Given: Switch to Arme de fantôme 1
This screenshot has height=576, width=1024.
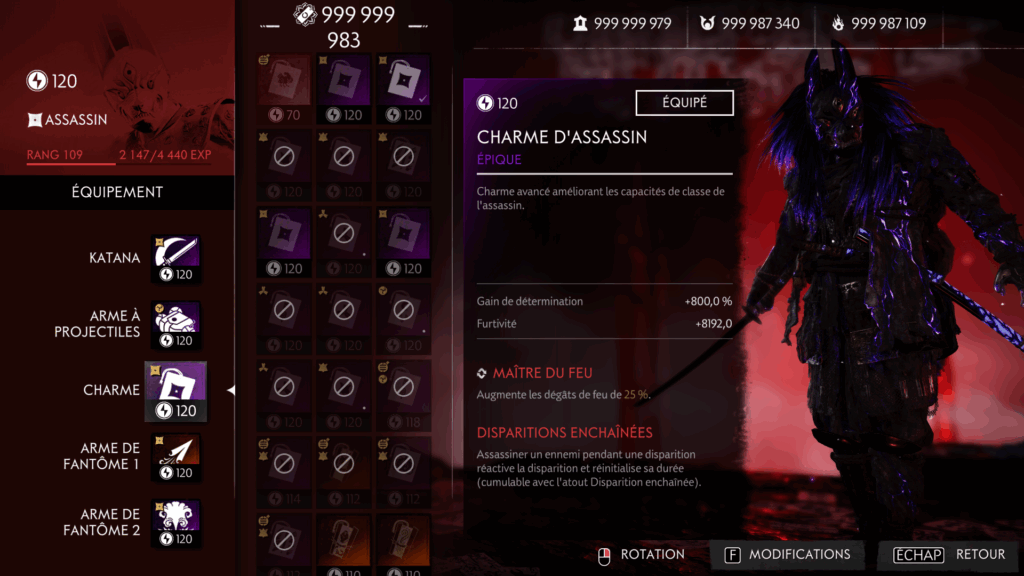Looking at the screenshot, I should coord(176,457).
